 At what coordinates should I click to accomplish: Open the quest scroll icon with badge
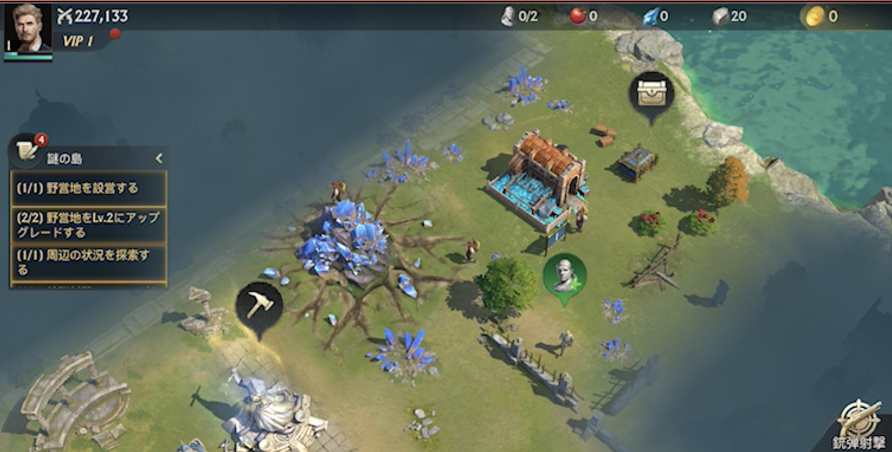tap(28, 153)
